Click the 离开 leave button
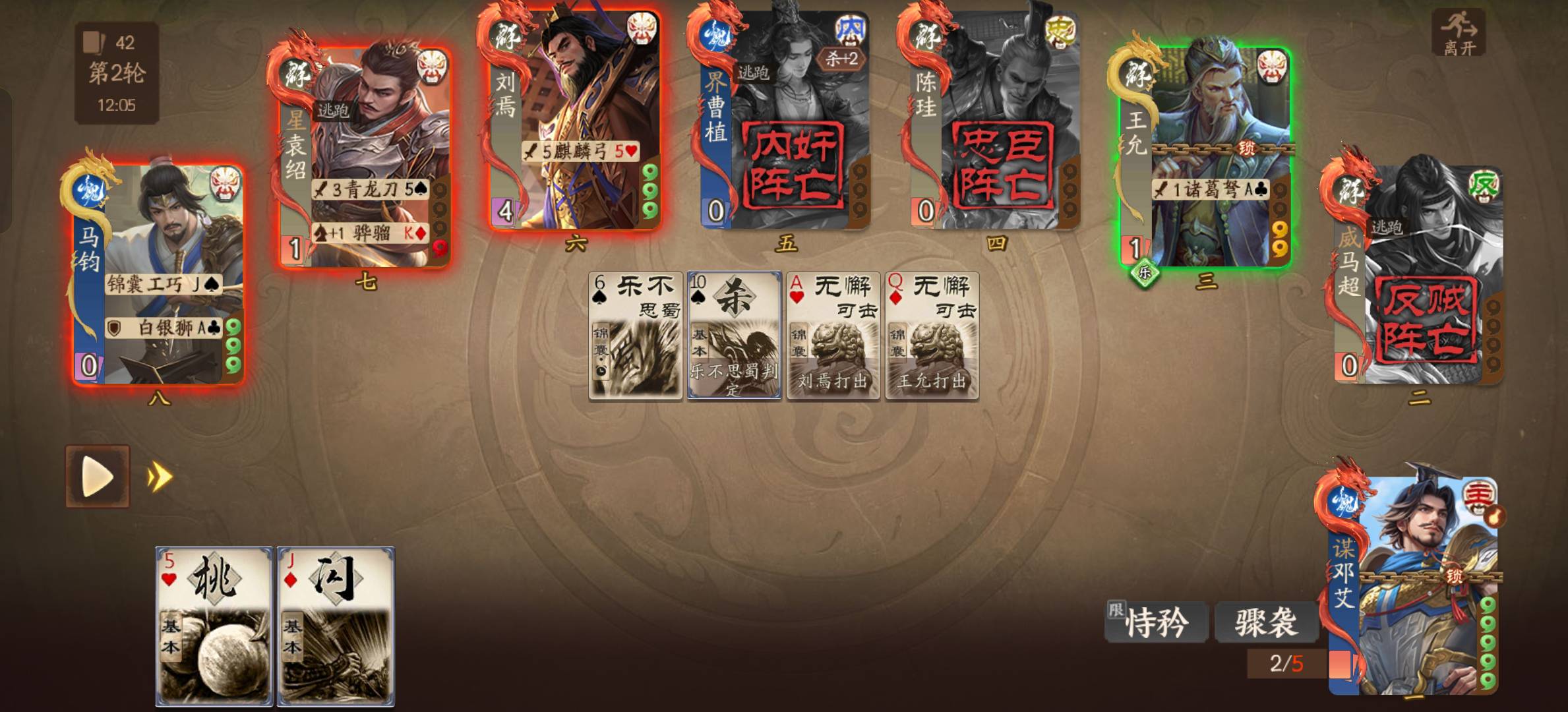 coord(1458,32)
